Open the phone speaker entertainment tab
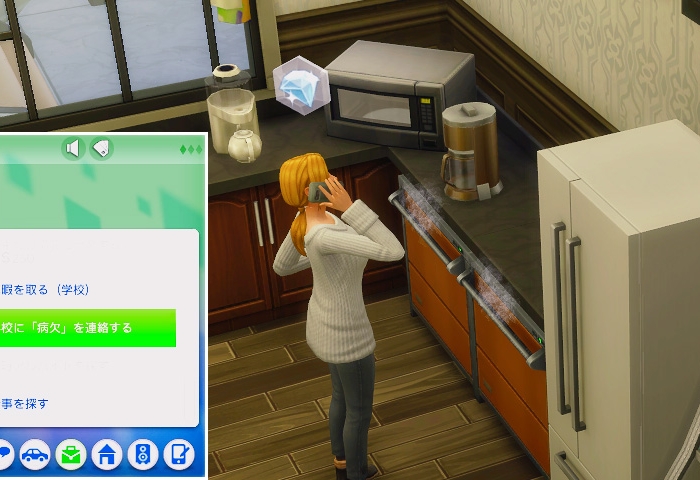This screenshot has height=480, width=700. coord(142,455)
